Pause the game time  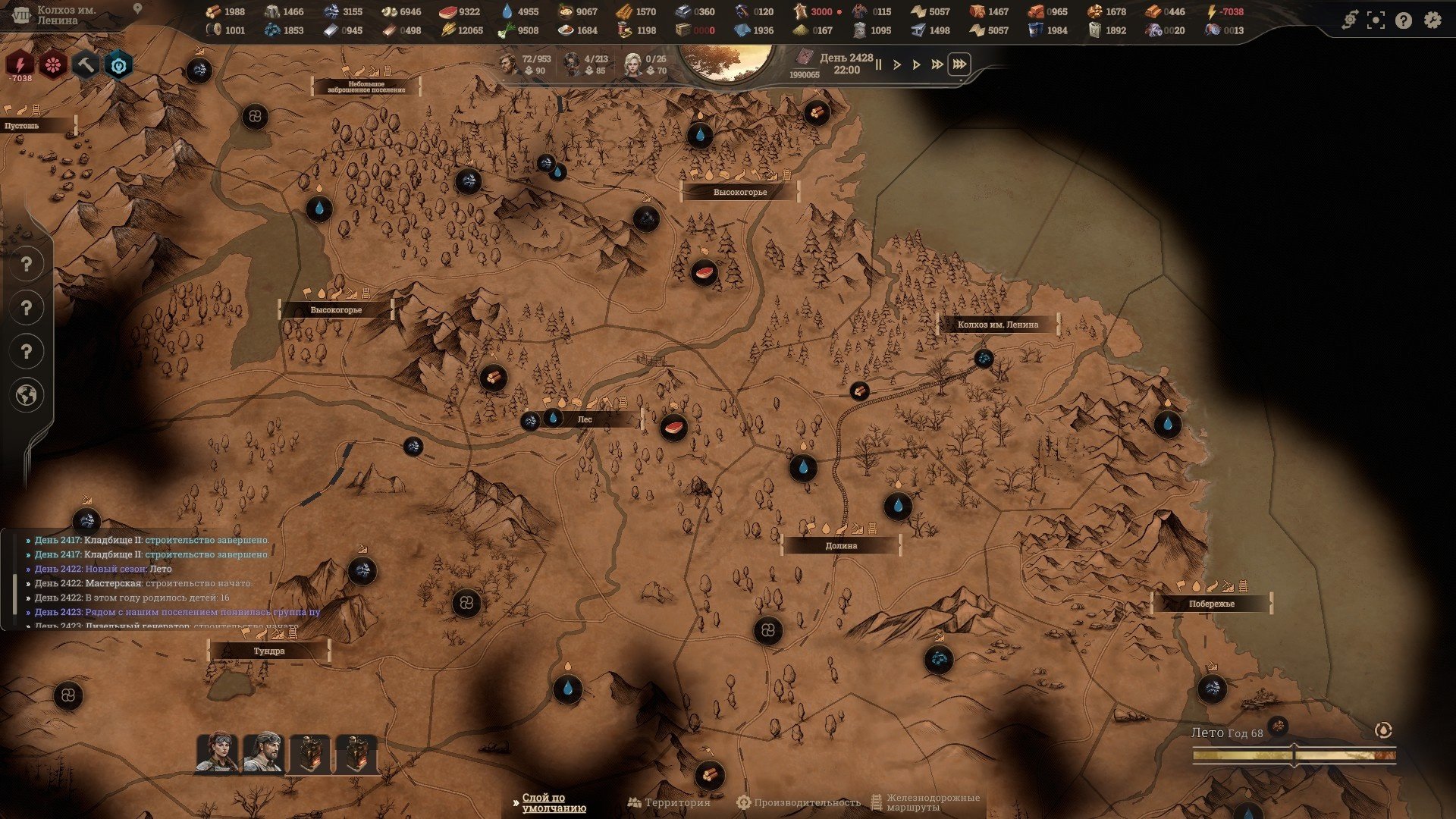[x=878, y=64]
